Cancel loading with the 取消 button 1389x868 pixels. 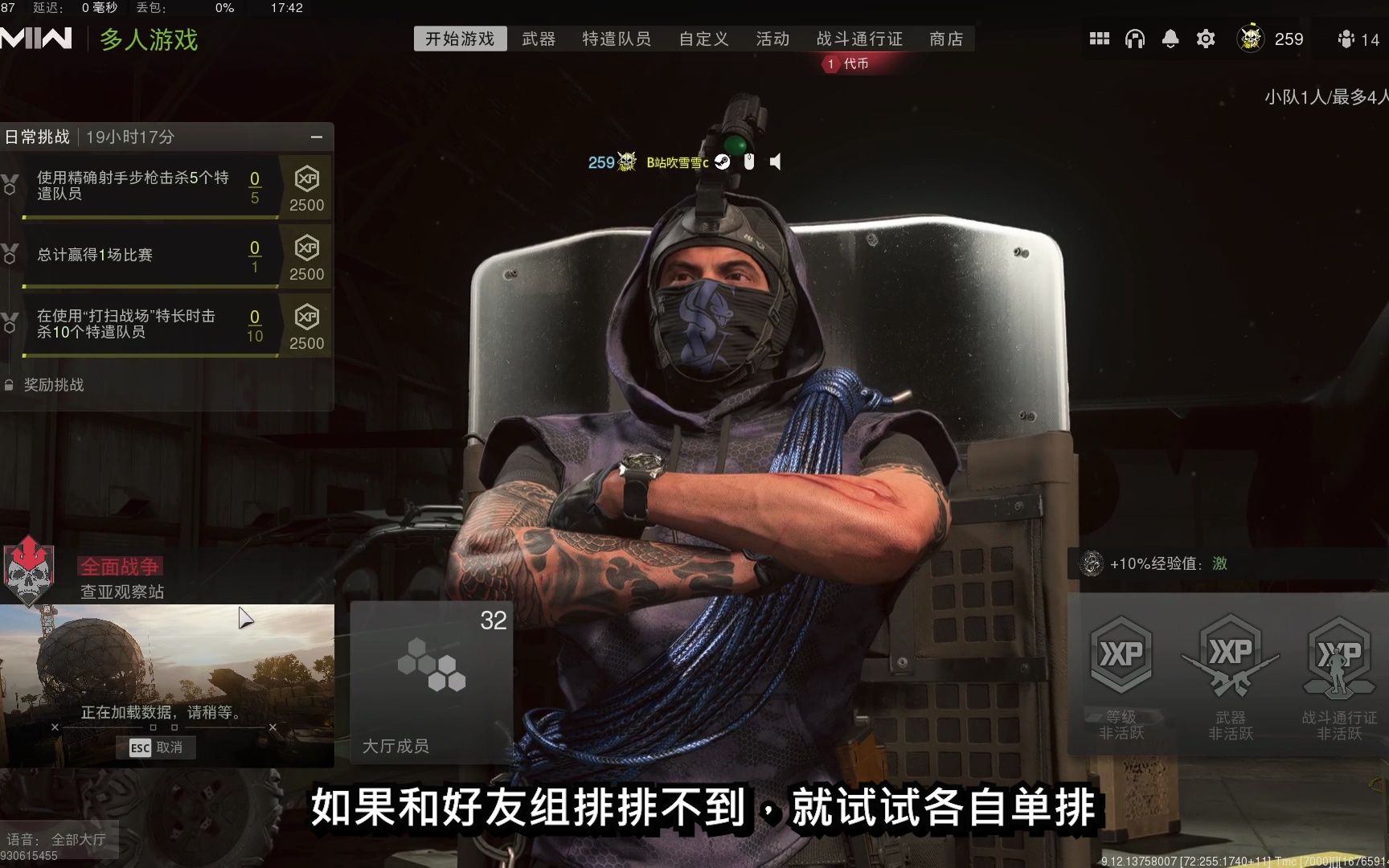pos(158,747)
